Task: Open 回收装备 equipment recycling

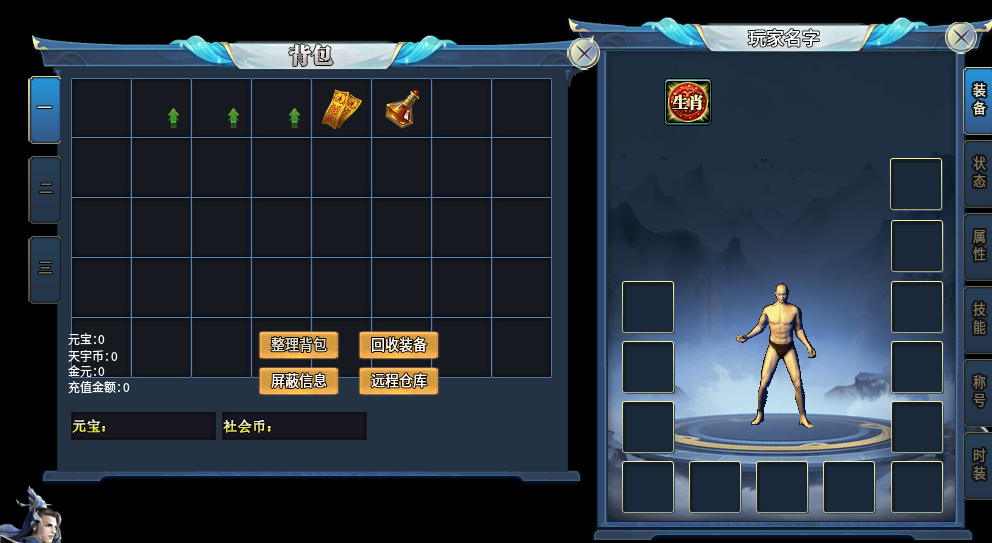Action: tap(398, 345)
